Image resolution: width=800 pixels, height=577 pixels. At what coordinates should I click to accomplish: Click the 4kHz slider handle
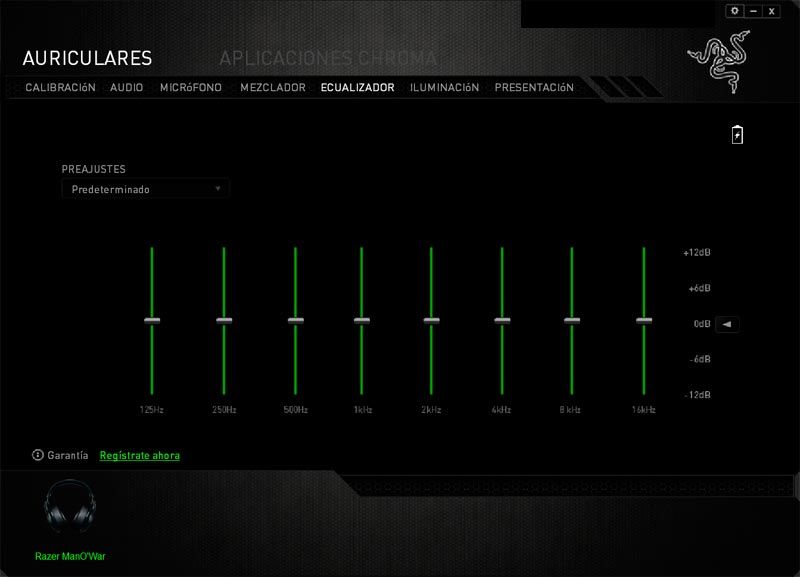501,320
